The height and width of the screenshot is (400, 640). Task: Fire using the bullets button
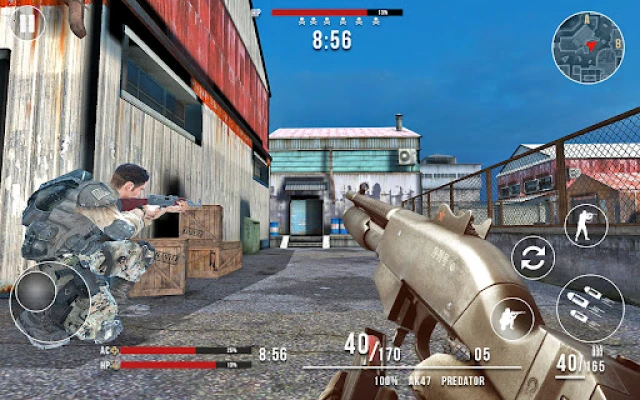[x=590, y=307]
